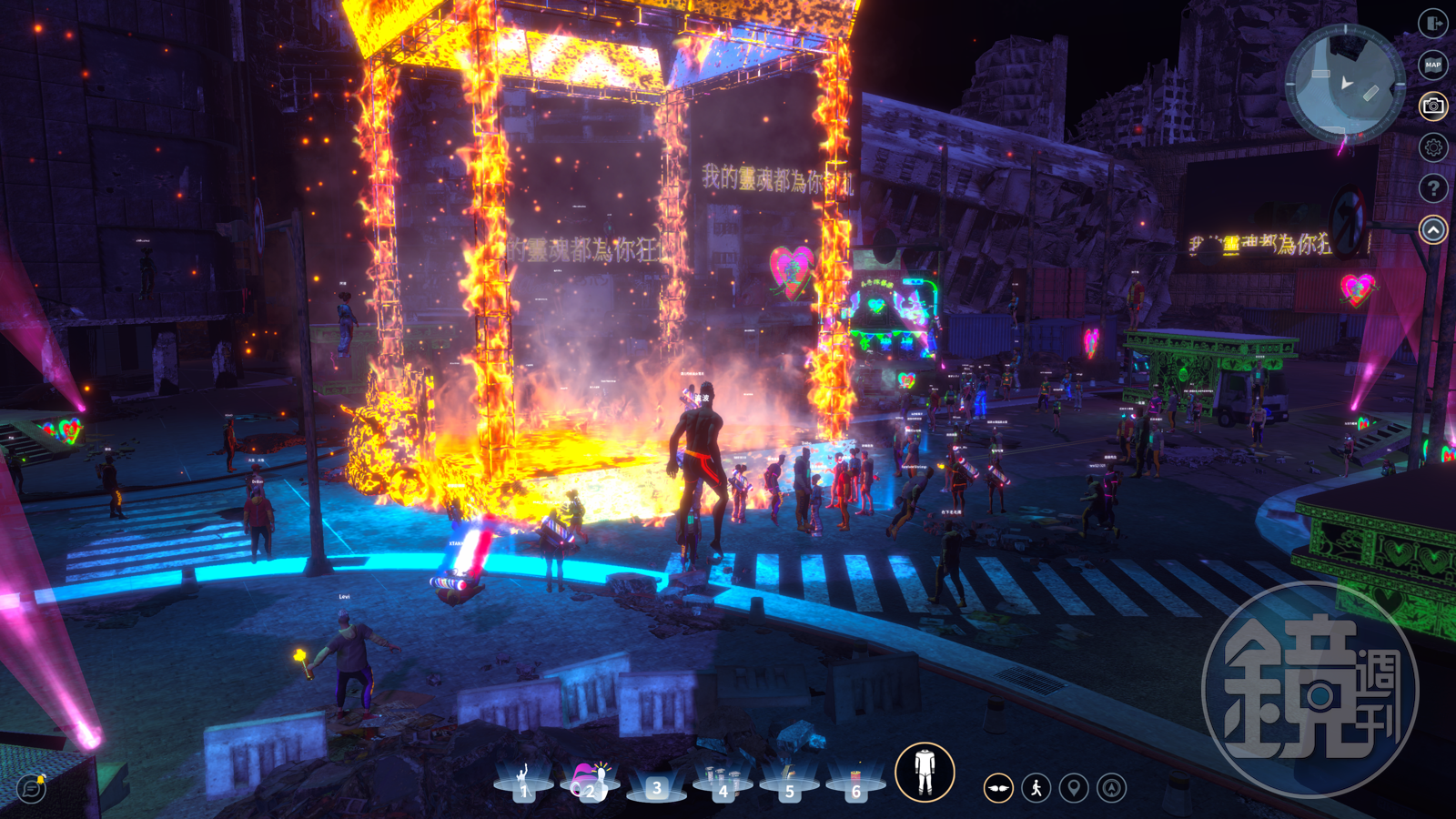
Task: Show help with the question mark
Action: click(x=1433, y=188)
